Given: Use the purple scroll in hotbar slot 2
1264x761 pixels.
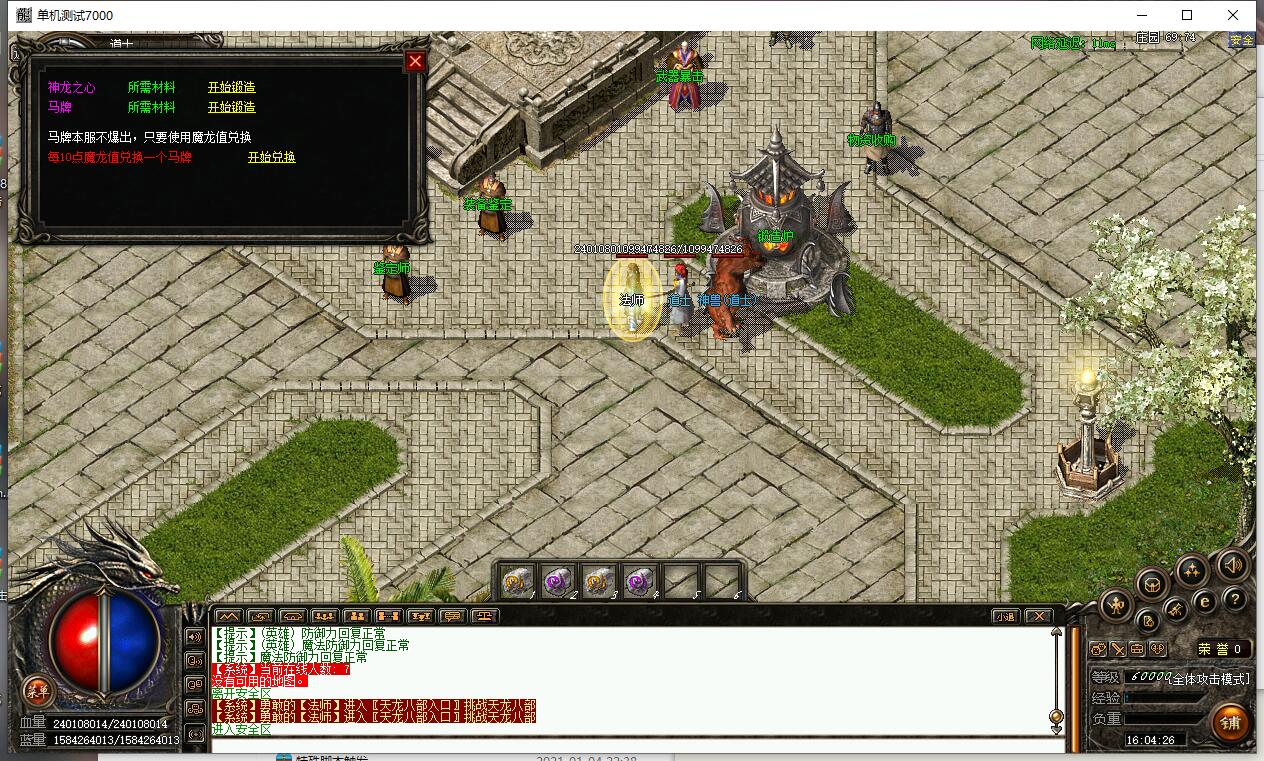Looking at the screenshot, I should (x=558, y=580).
